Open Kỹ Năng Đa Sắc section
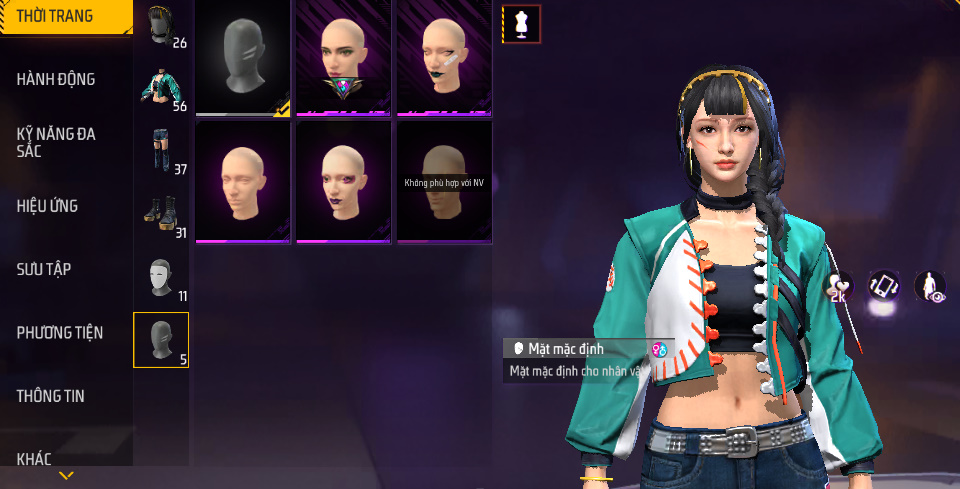The height and width of the screenshot is (489, 960). (x=56, y=142)
